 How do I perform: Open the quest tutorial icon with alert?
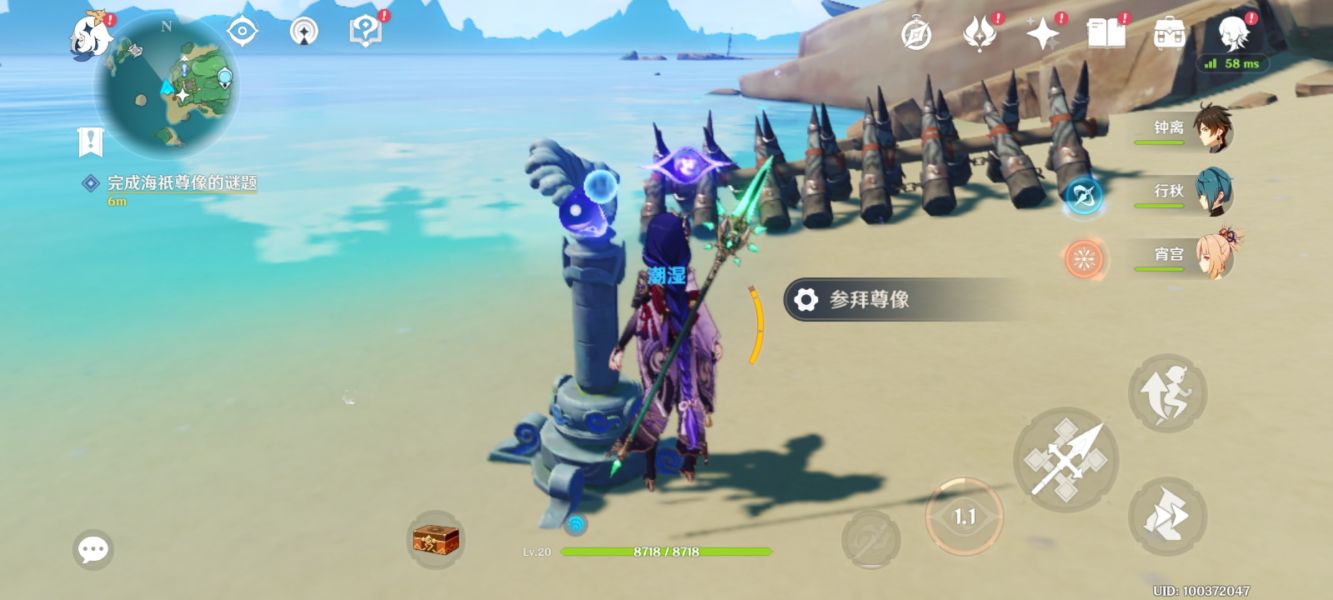coord(366,31)
